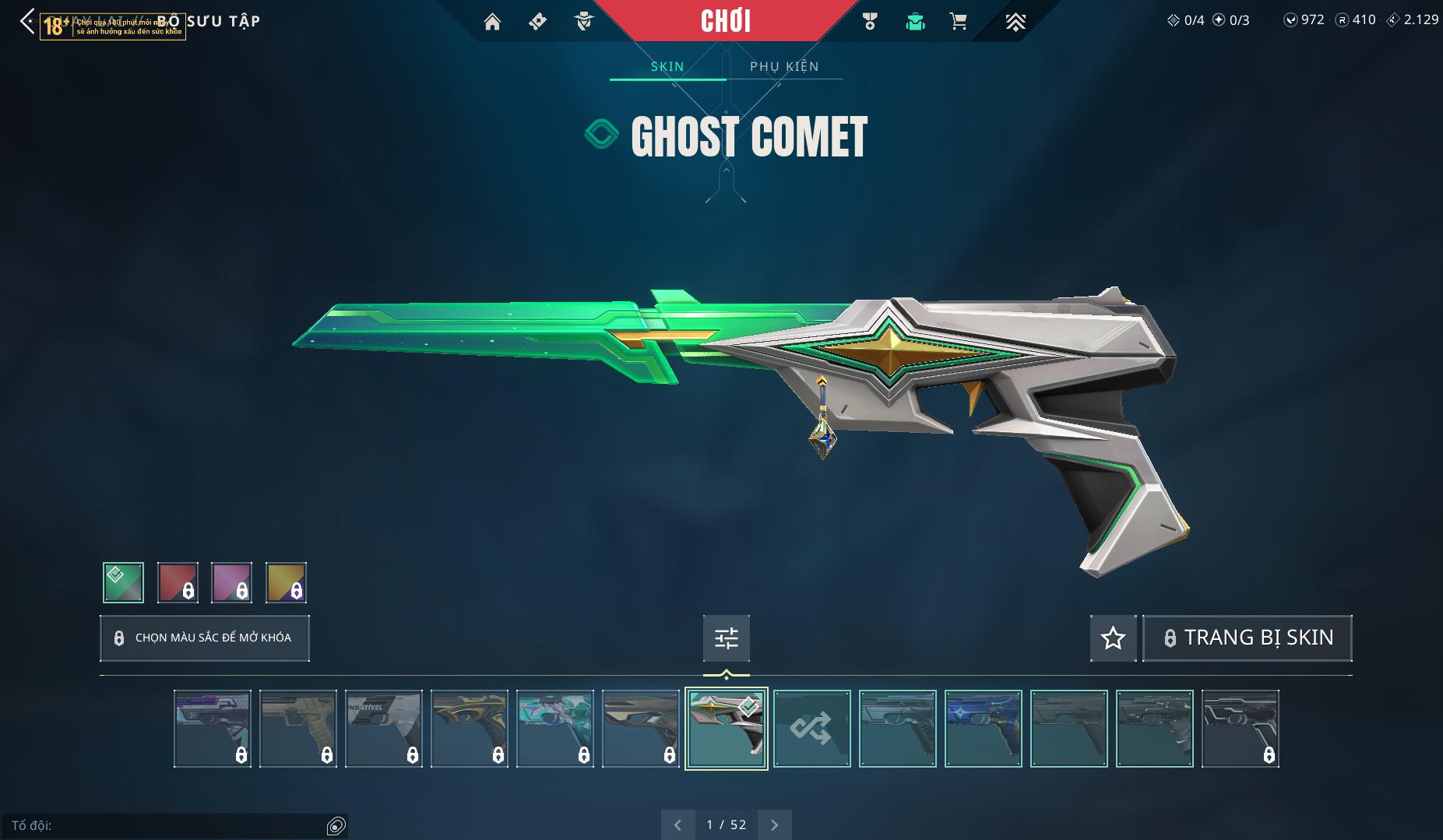Go to the previous skin page
The width and height of the screenshot is (1443, 840).
coord(678,824)
